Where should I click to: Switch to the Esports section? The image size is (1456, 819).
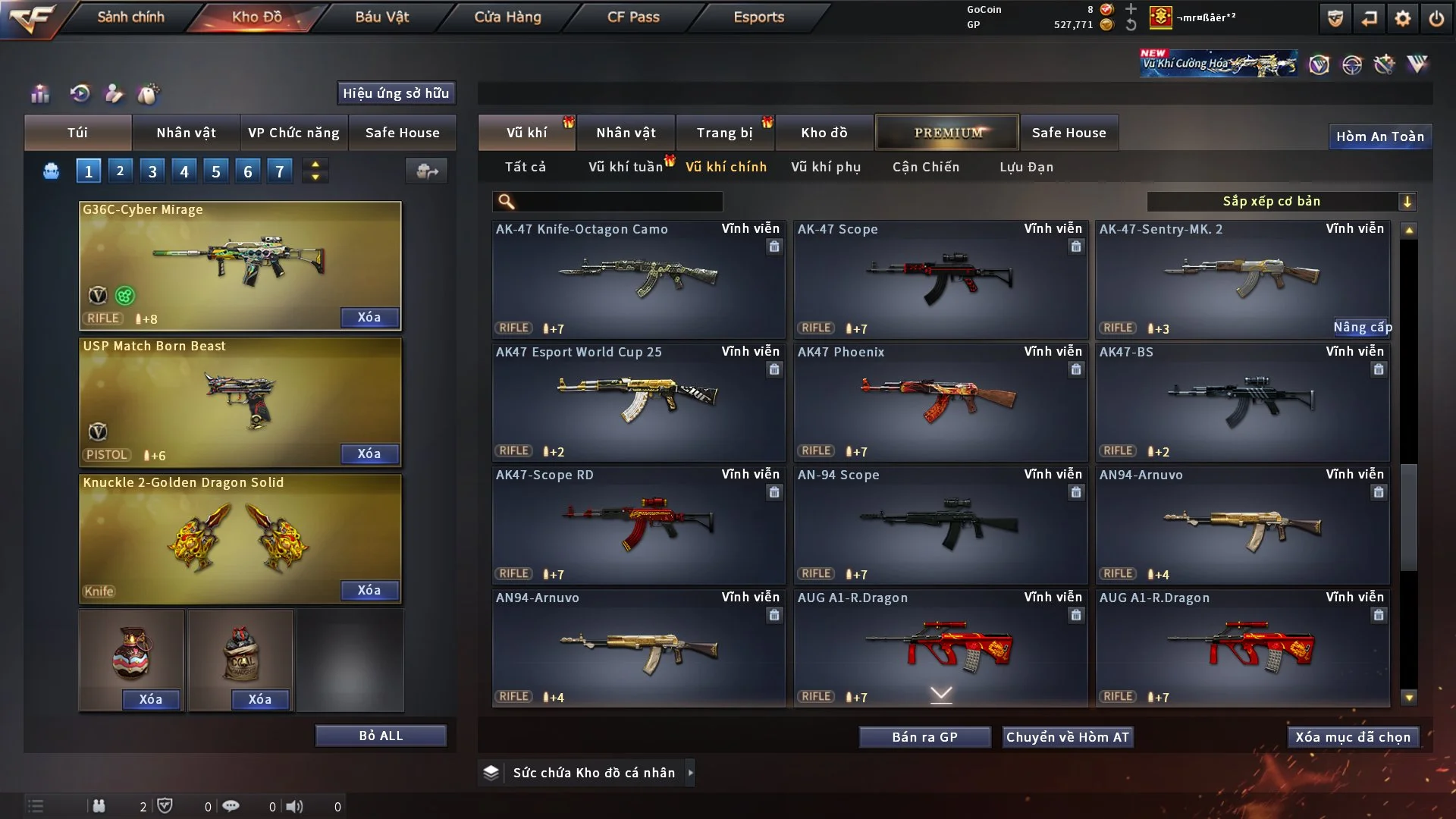(x=758, y=17)
